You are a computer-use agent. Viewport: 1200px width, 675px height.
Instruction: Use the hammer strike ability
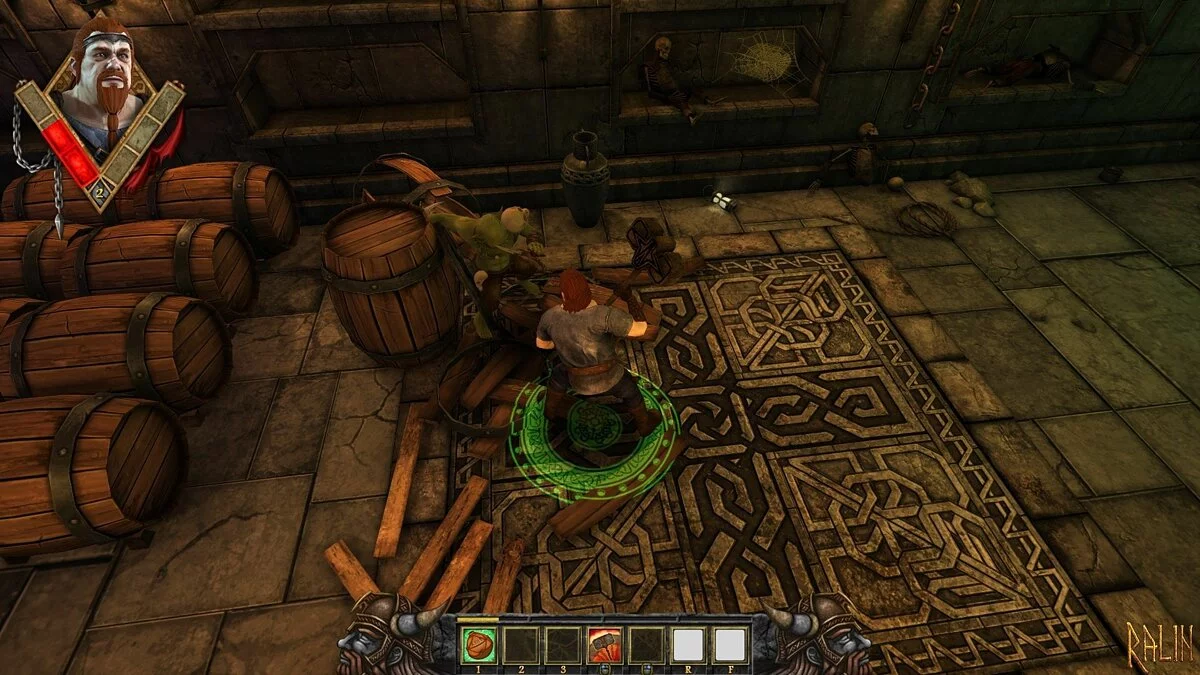(604, 645)
